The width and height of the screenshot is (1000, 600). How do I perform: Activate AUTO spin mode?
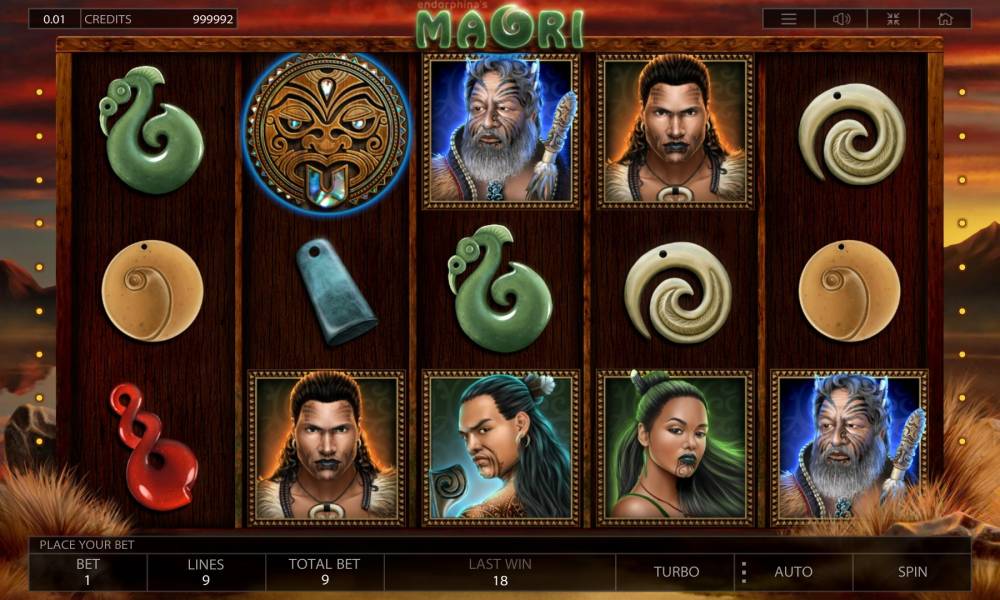coord(793,572)
